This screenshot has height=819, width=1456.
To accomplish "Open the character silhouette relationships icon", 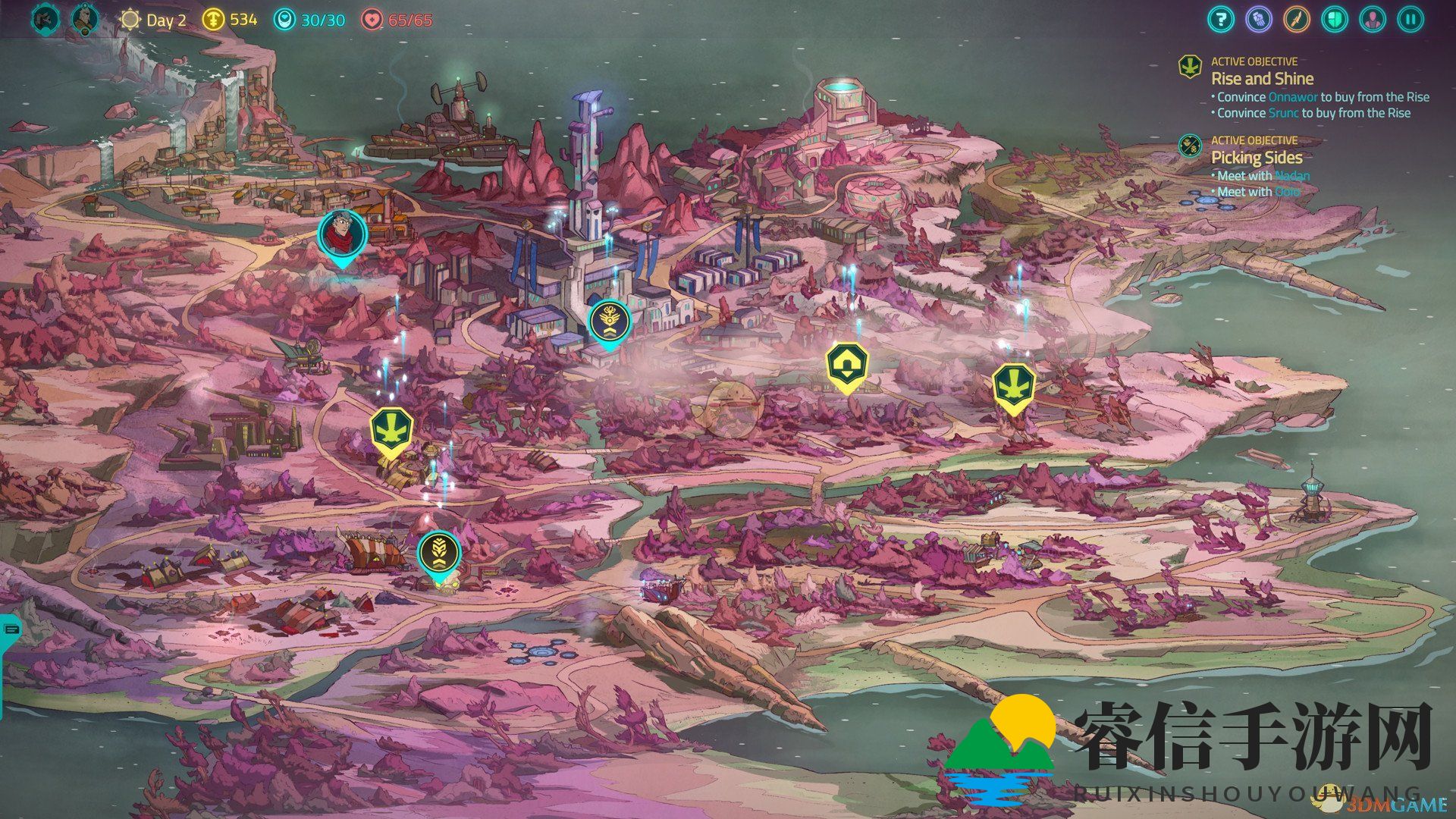I will (1373, 19).
